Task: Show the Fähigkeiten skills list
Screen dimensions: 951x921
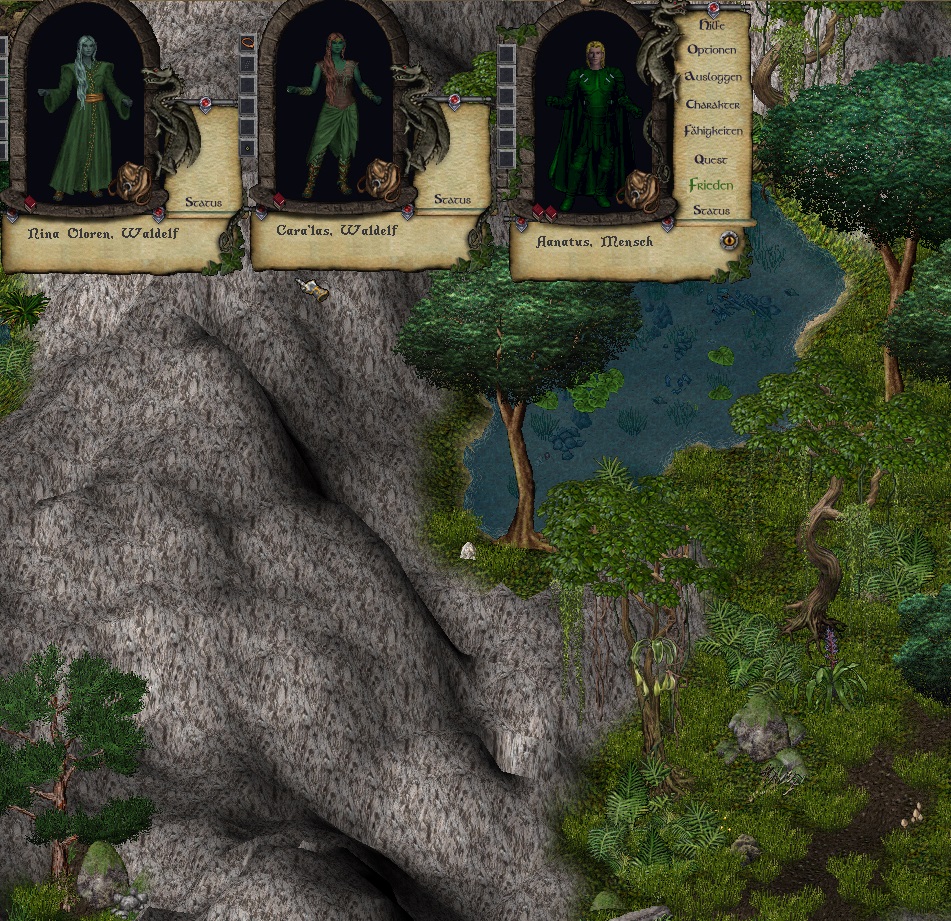Action: pos(712,131)
